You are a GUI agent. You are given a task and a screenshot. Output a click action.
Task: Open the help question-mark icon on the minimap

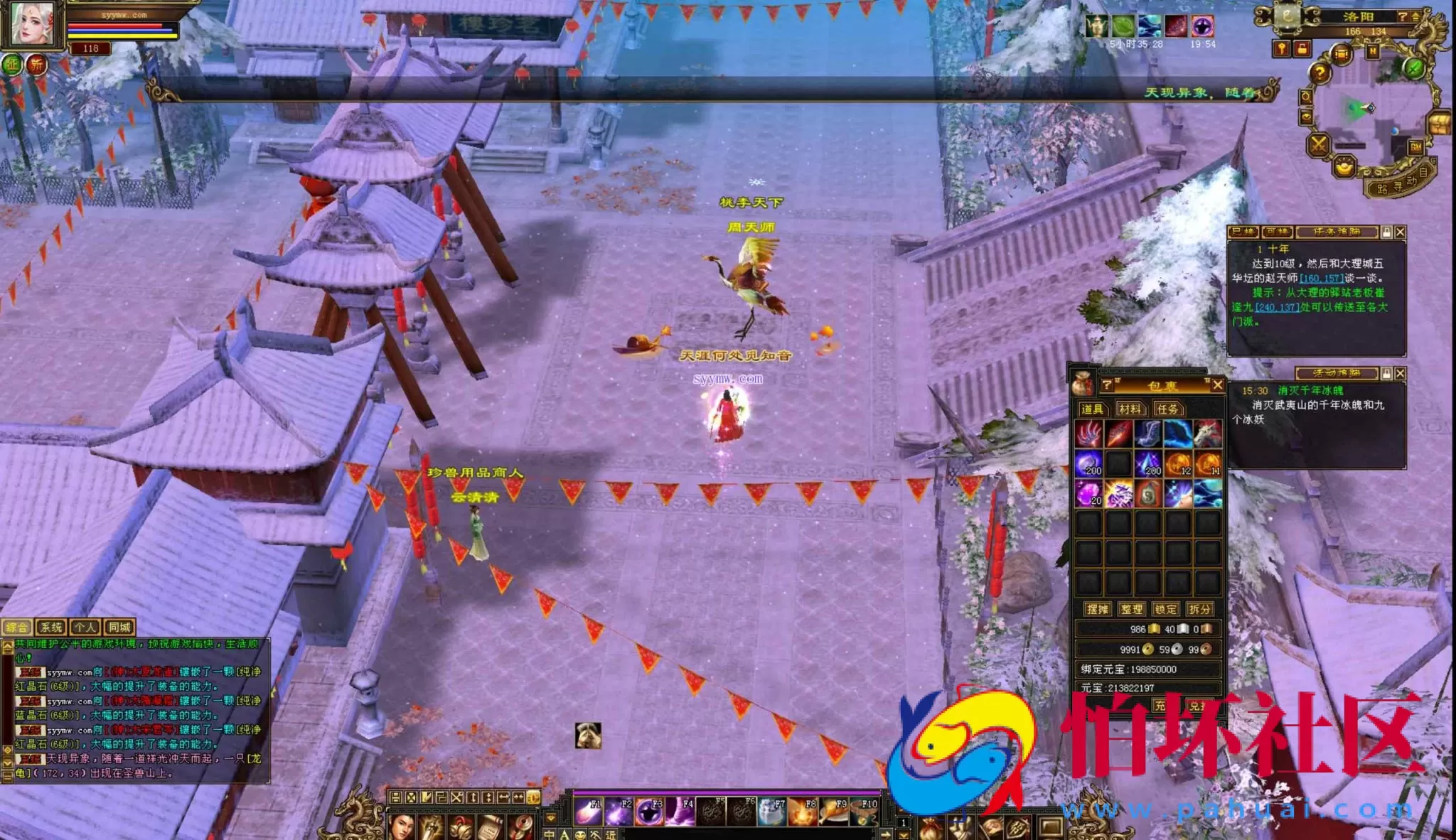pyautogui.click(x=1319, y=72)
